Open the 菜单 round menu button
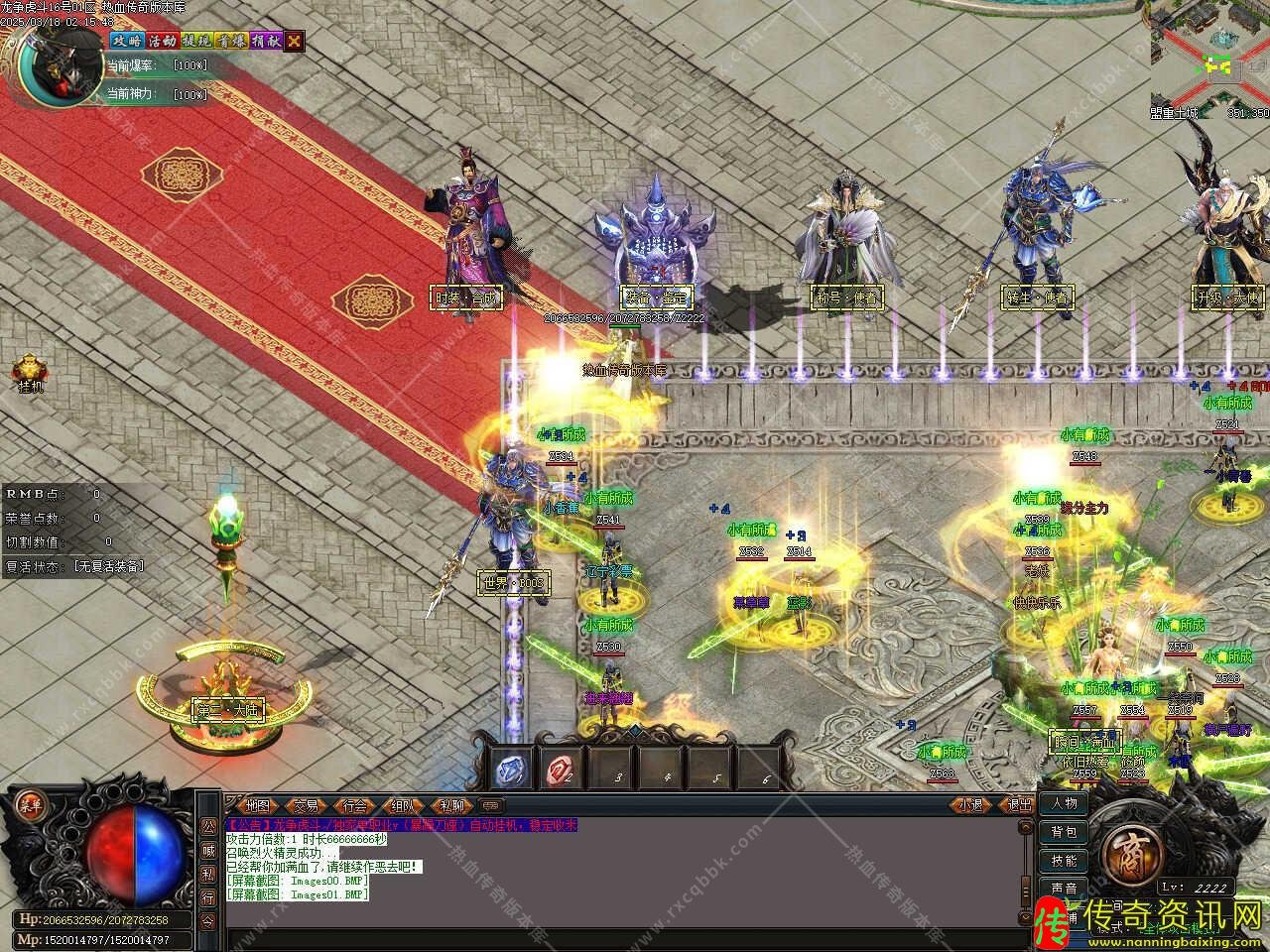 [31, 804]
